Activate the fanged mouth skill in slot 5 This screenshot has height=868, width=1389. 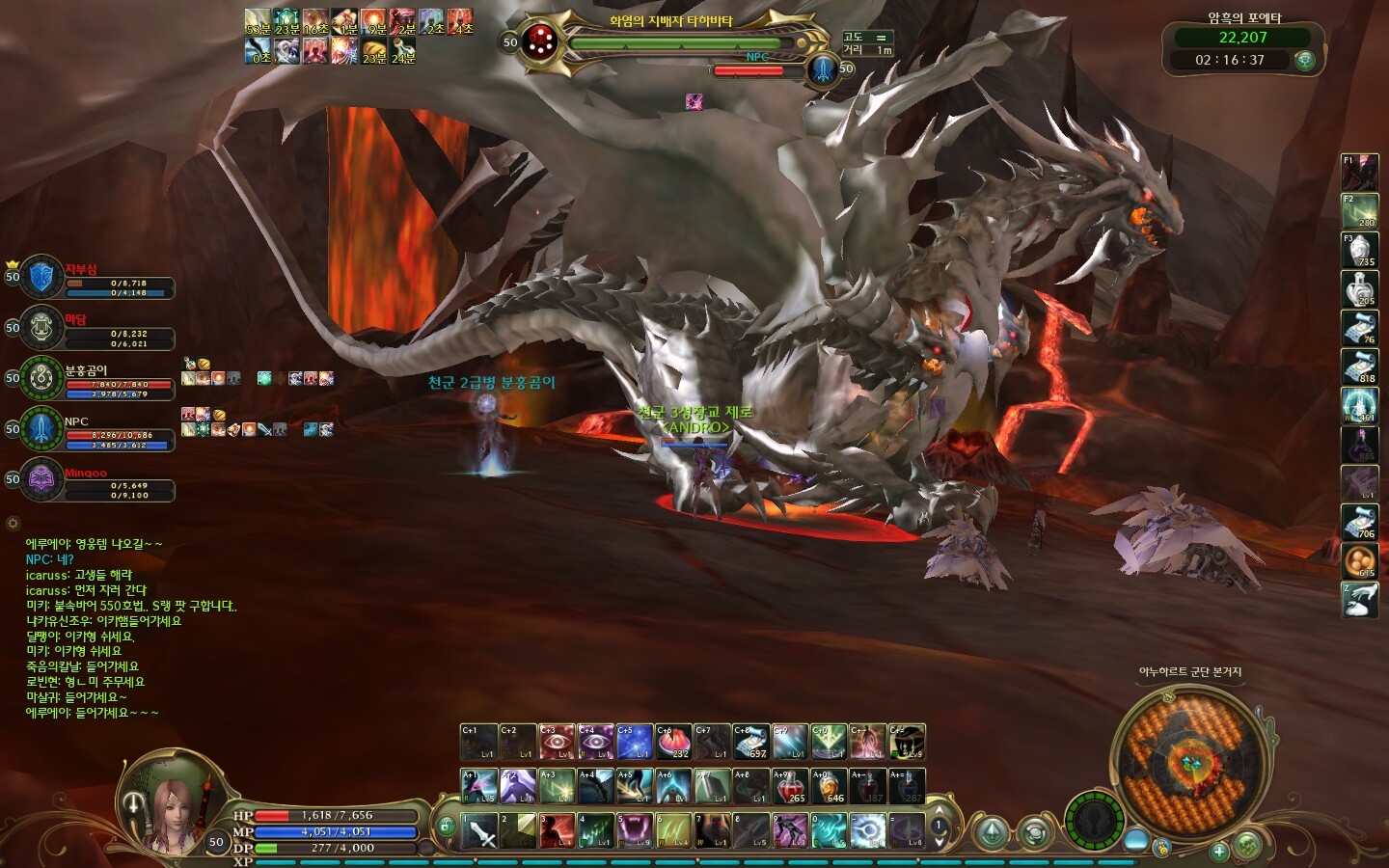pos(634,830)
